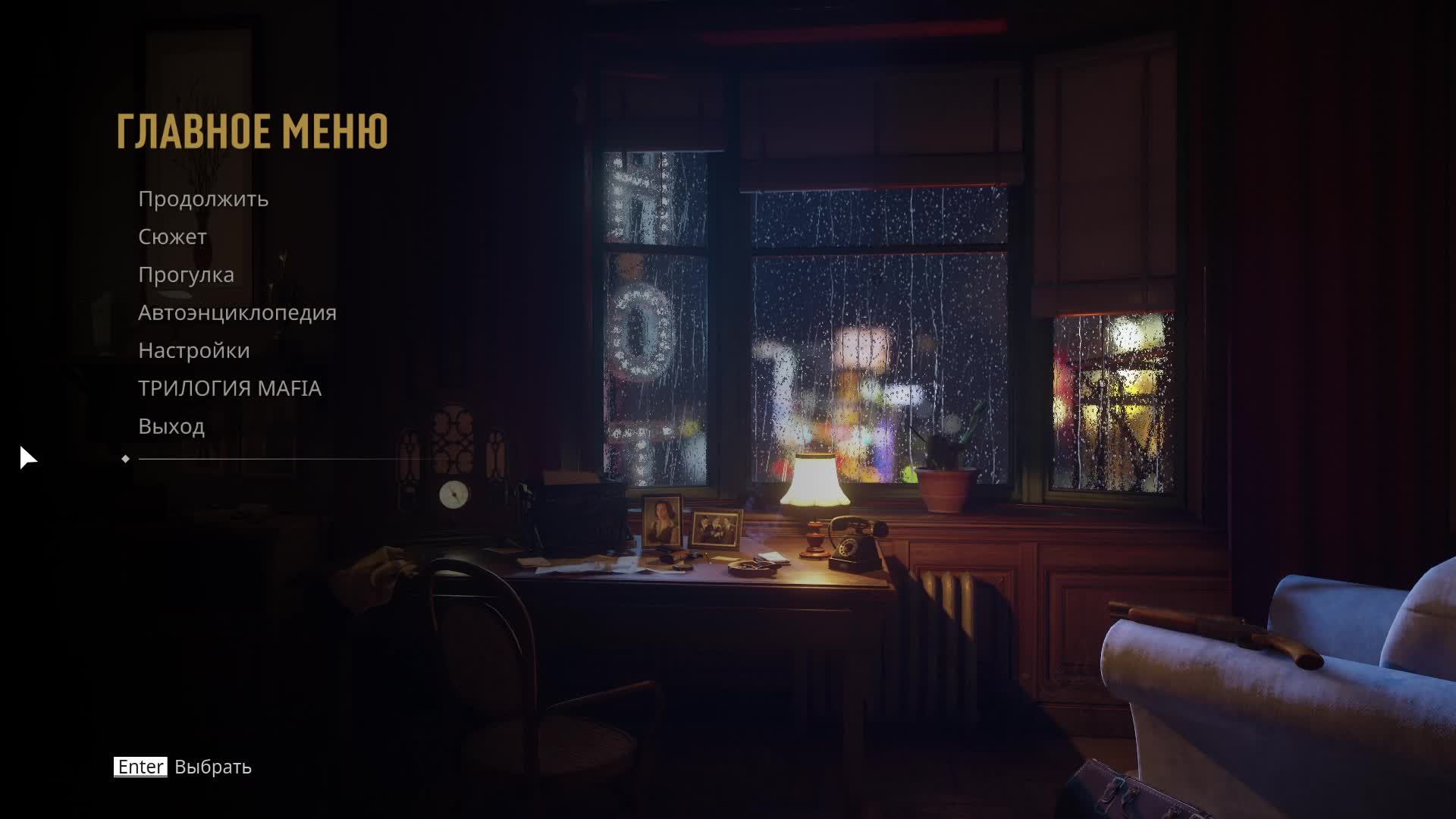The width and height of the screenshot is (1456, 819).
Task: View the Mafia Trilogy promotional entry
Action: pos(227,388)
